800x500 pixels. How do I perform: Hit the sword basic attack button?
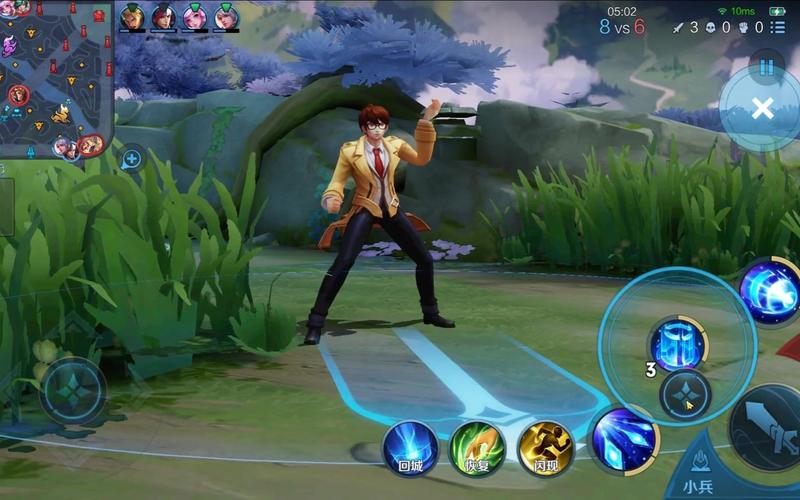pos(768,425)
